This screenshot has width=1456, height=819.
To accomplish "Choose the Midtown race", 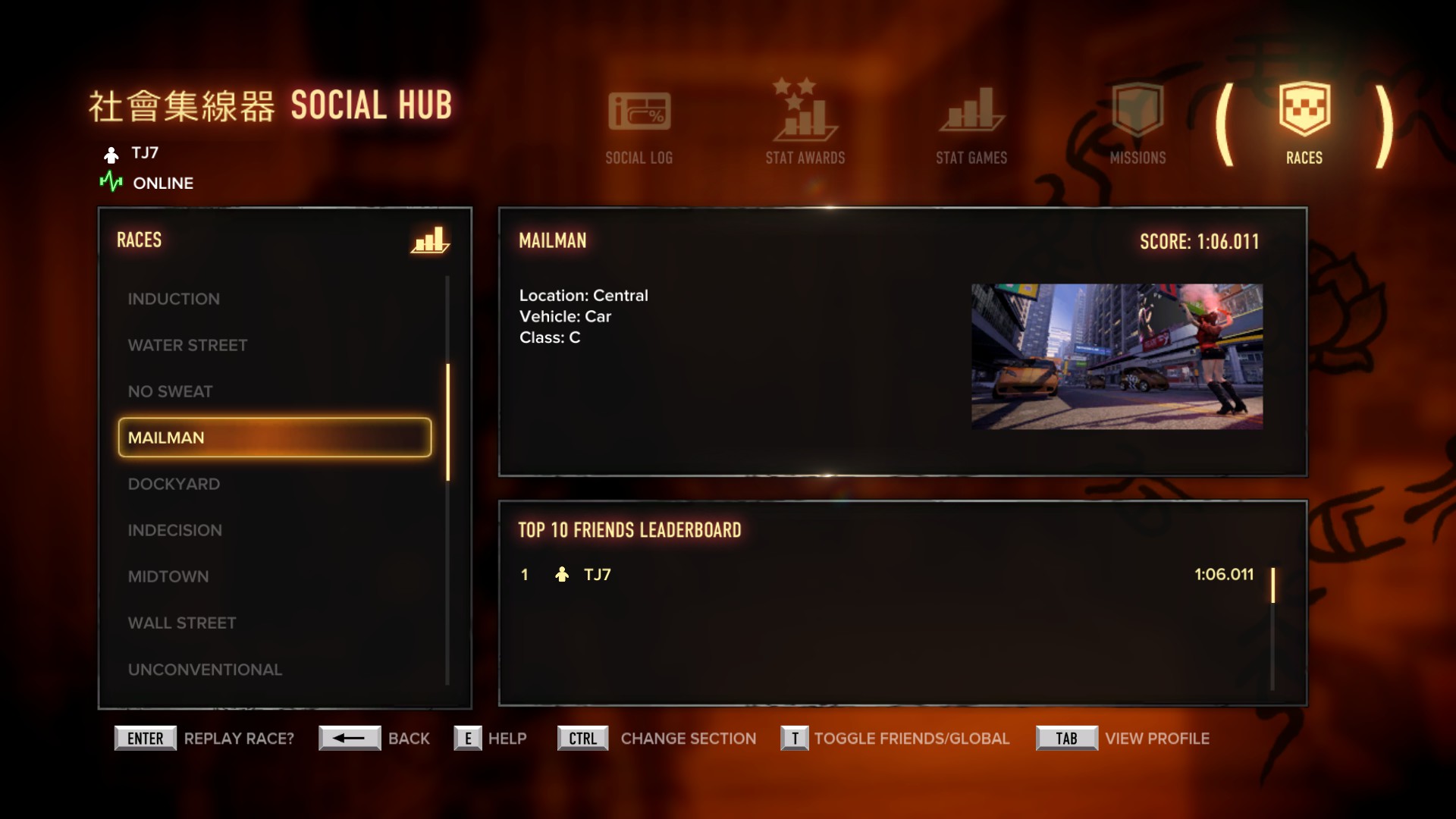I will click(168, 576).
